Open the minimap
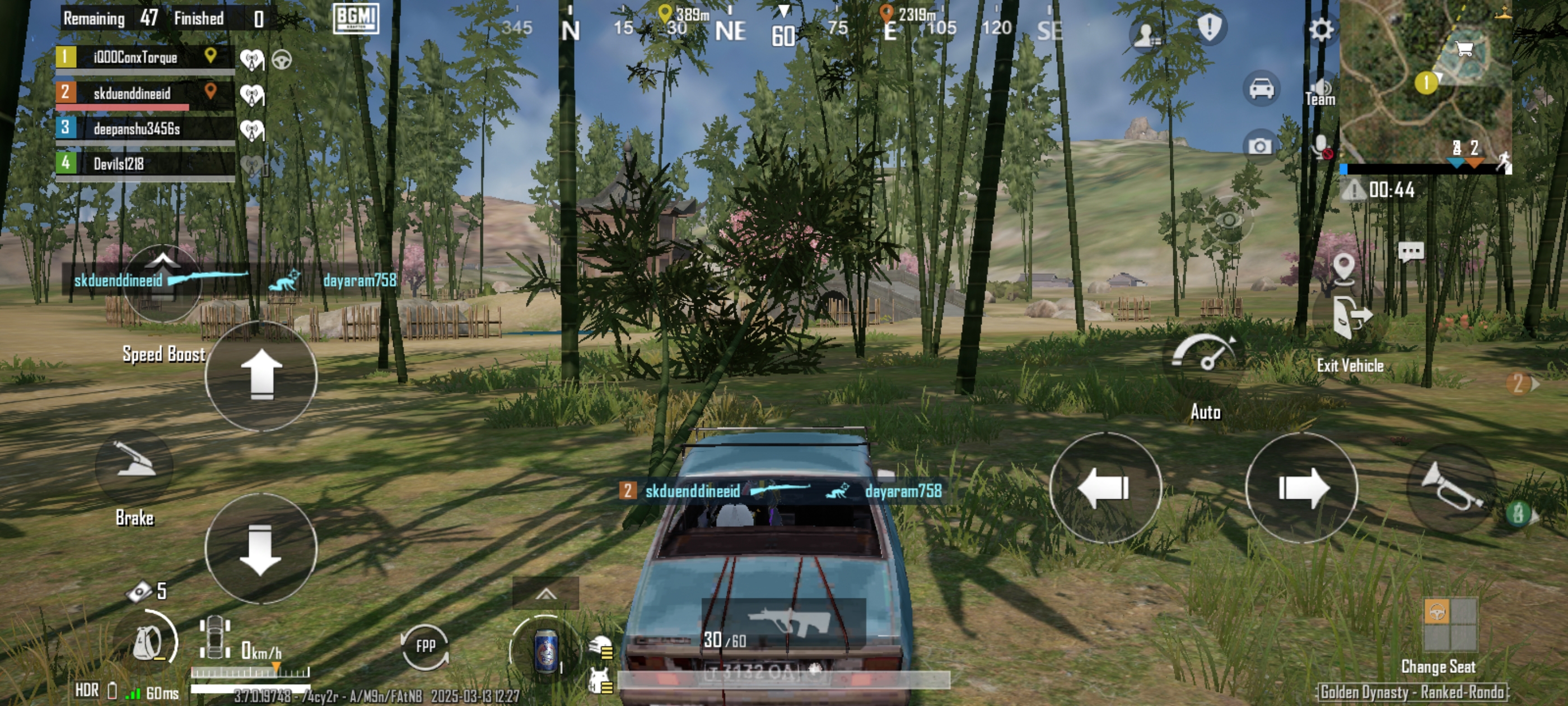Viewport: 1568px width, 706px height. click(x=1426, y=79)
